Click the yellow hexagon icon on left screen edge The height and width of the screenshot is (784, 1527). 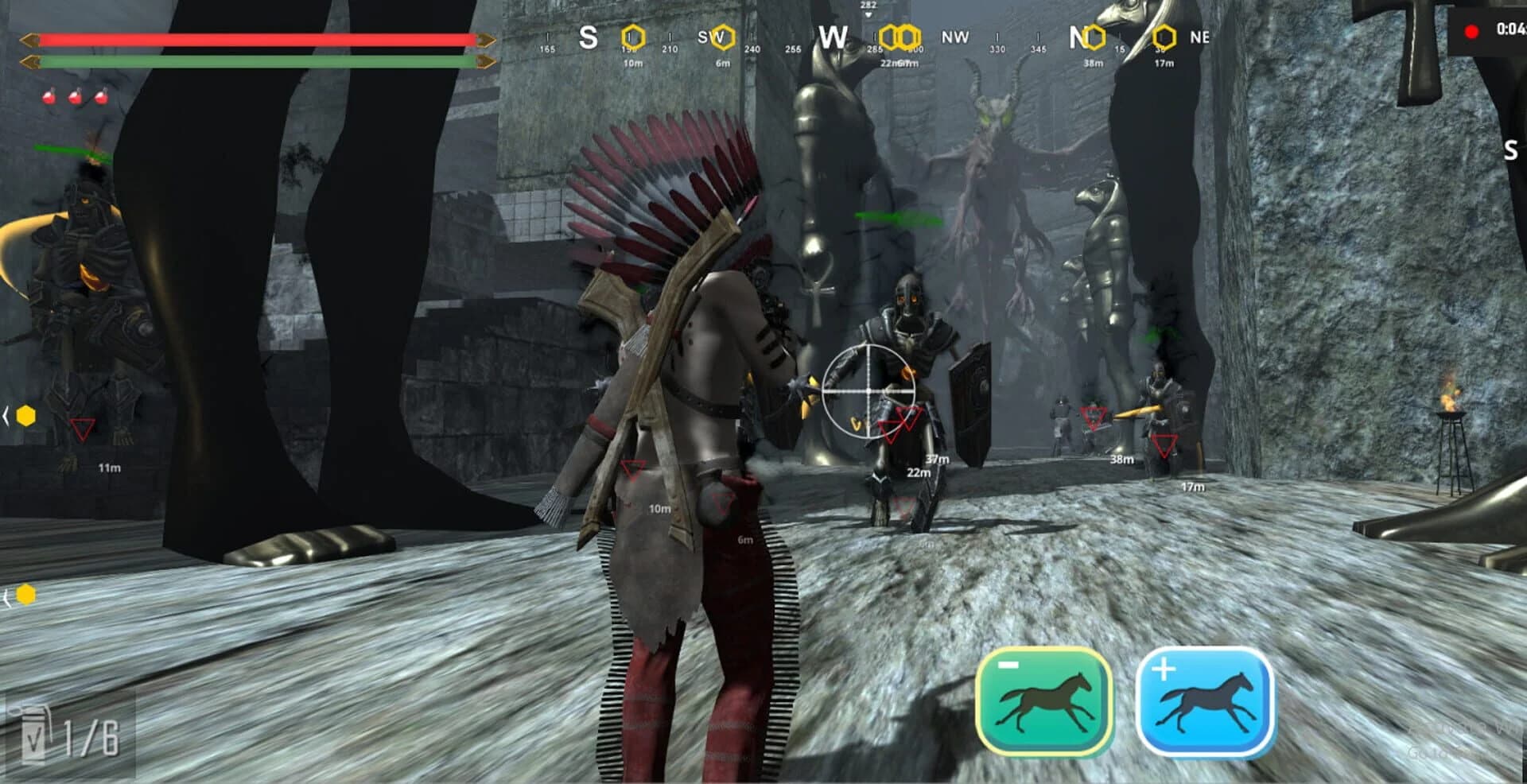(26, 416)
